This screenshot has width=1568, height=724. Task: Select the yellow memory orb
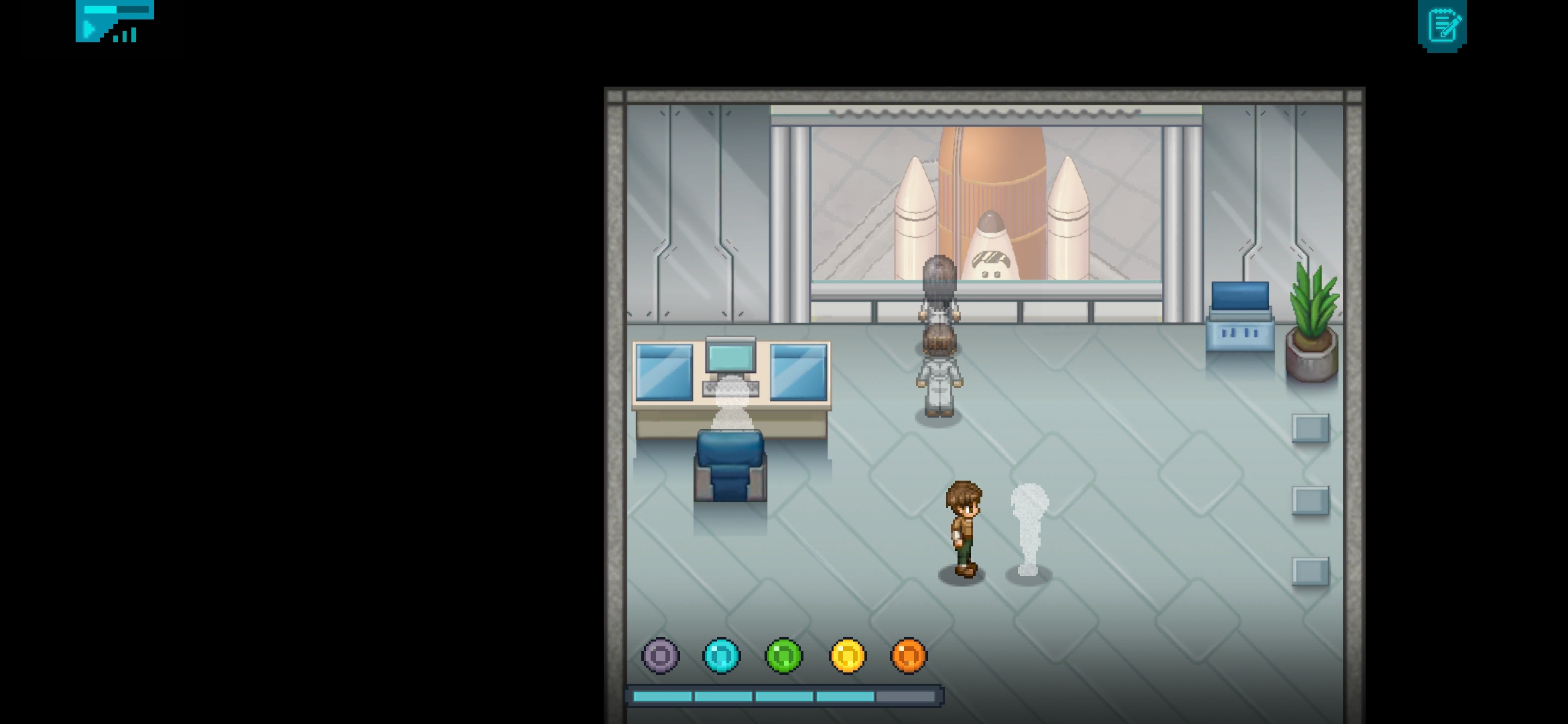(x=848, y=655)
